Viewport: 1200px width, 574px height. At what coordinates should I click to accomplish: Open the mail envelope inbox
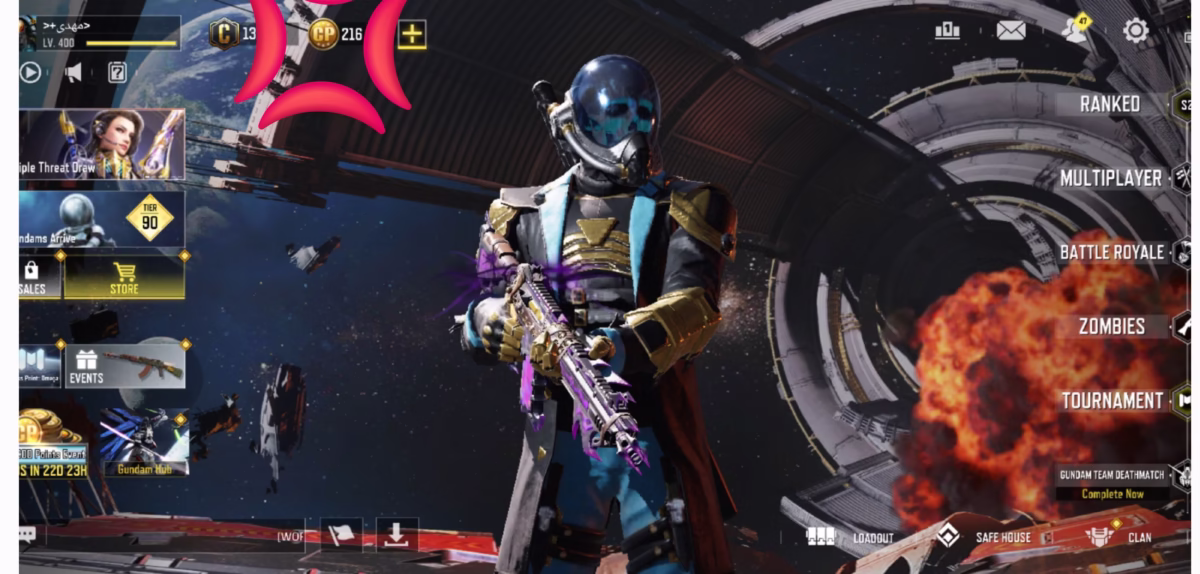1011,31
